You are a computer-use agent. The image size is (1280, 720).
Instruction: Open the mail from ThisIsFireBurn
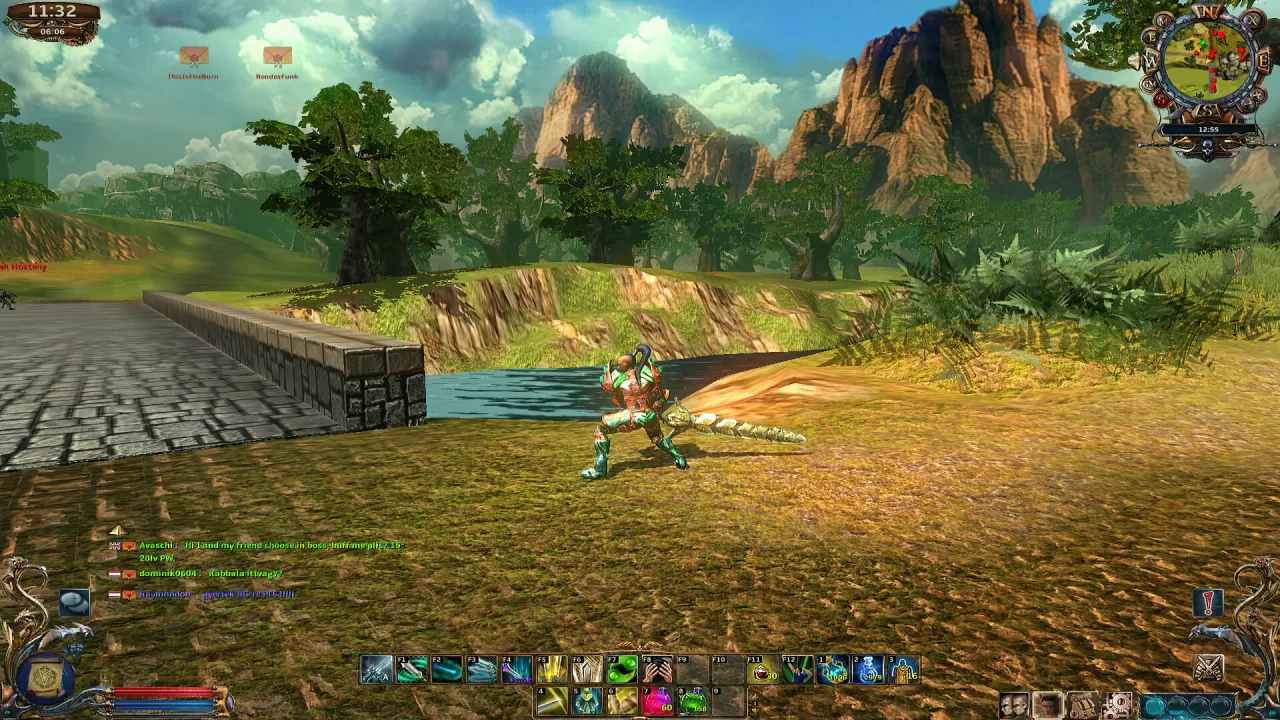[x=193, y=56]
